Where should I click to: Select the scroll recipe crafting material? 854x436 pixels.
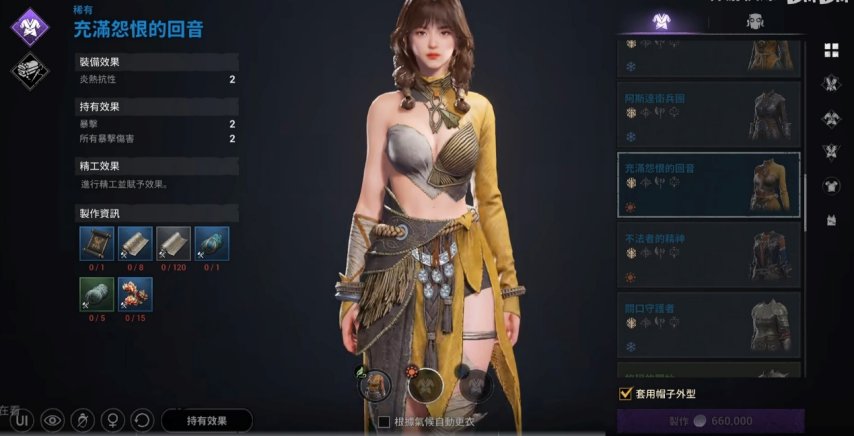(97, 244)
